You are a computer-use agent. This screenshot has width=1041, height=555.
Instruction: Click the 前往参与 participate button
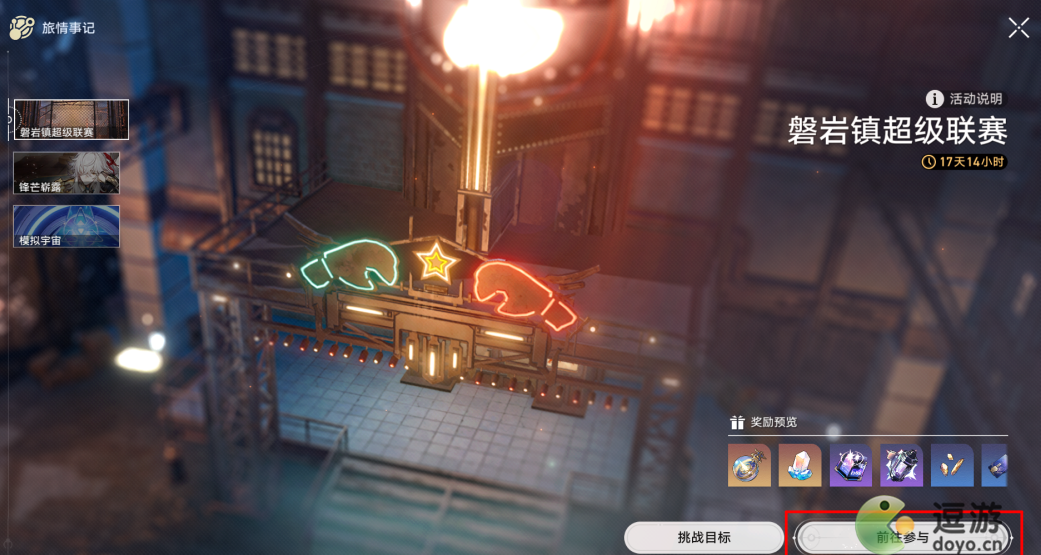(903, 537)
